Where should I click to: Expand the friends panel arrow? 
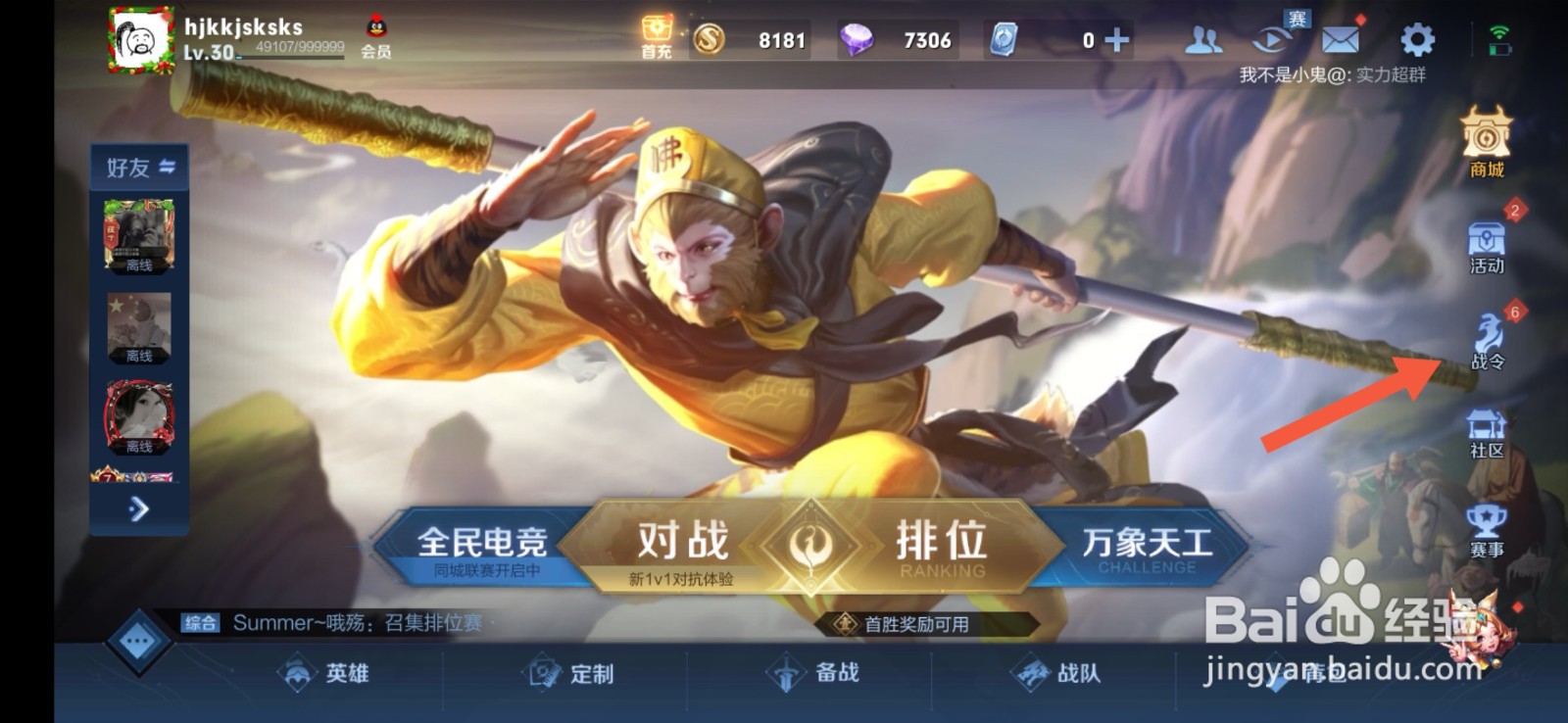click(x=138, y=510)
